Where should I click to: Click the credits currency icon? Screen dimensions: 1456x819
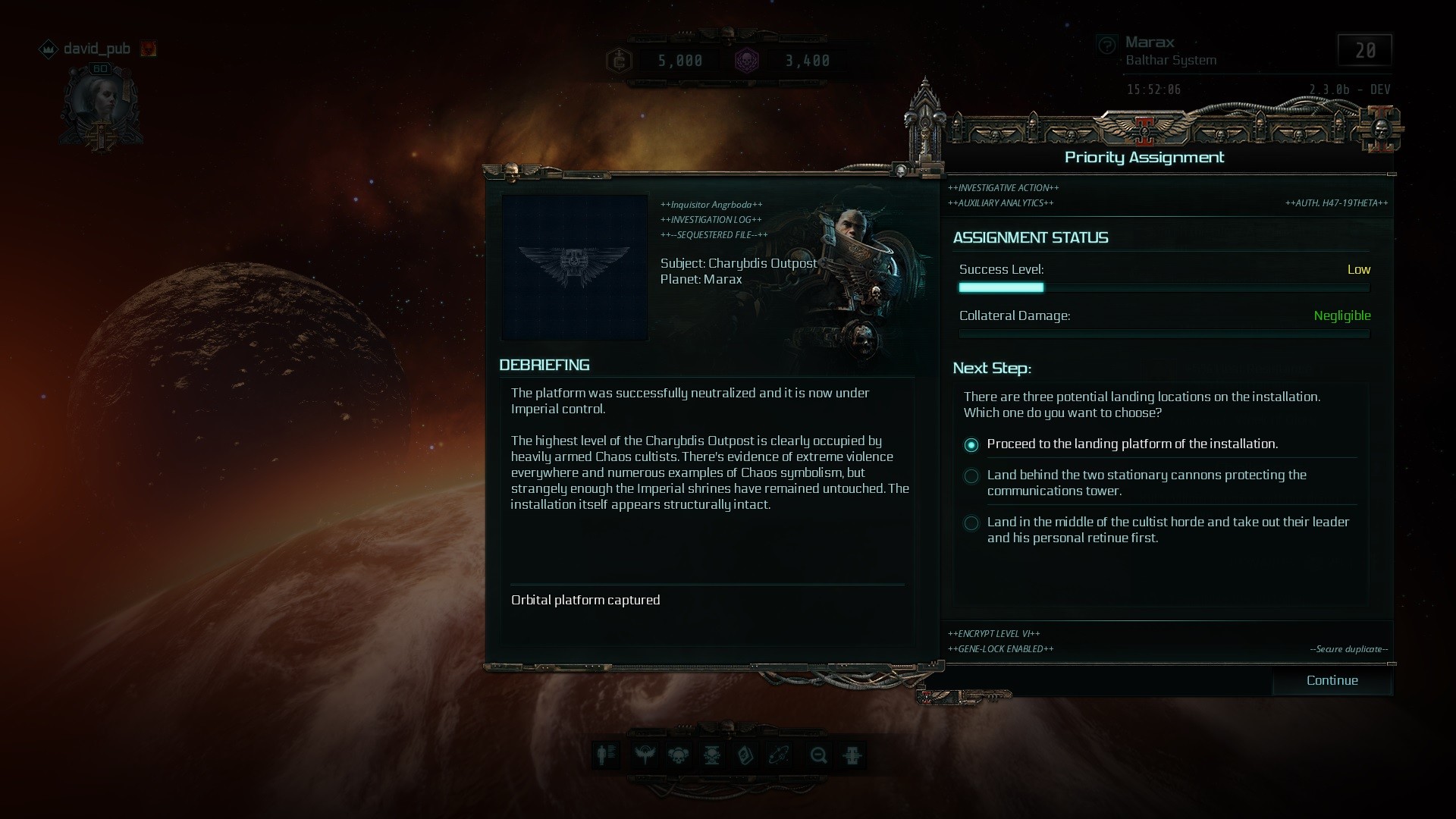point(619,61)
